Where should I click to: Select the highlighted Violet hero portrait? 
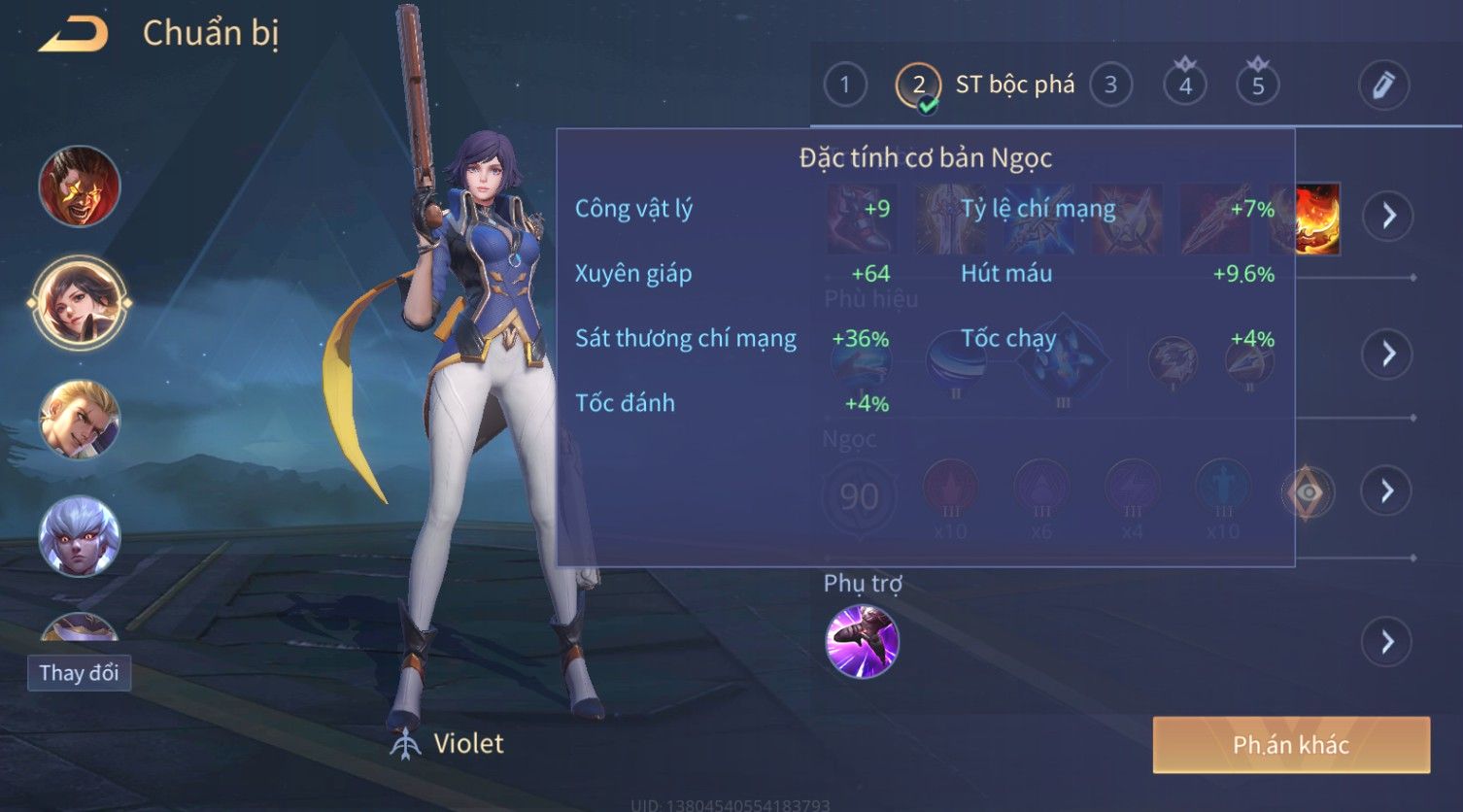[80, 302]
